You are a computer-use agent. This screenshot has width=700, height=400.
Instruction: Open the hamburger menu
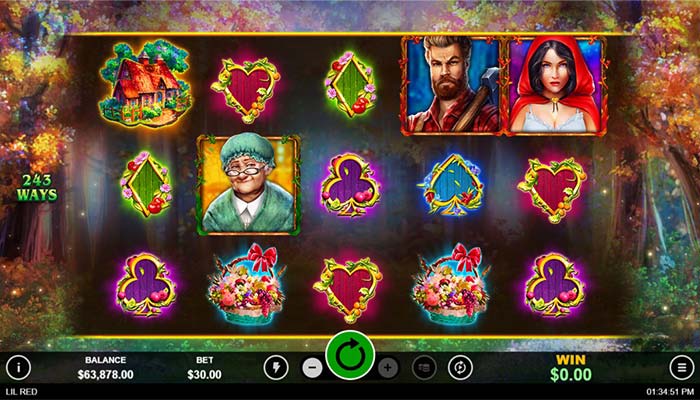coord(680,367)
